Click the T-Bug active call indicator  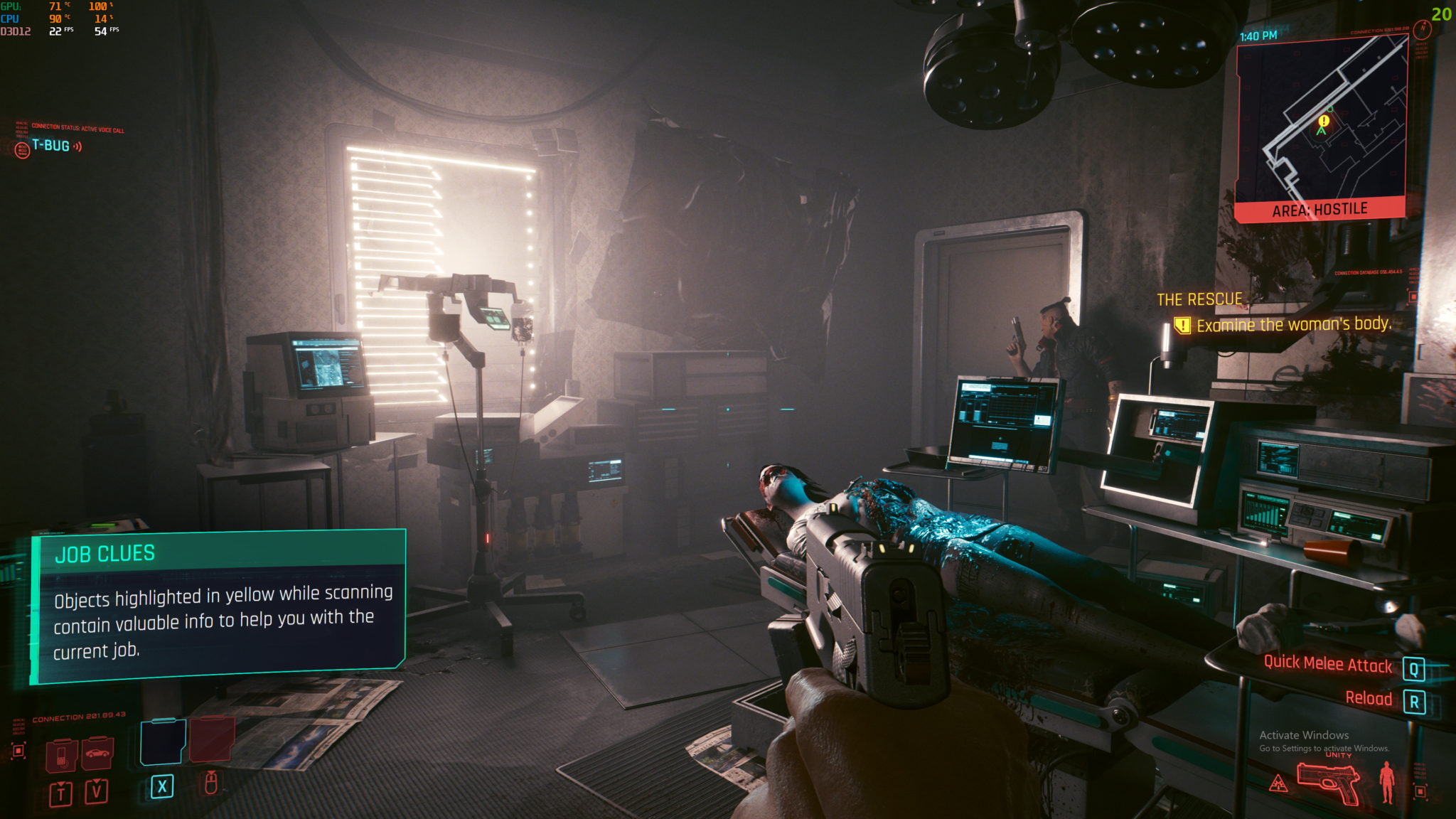[50, 146]
